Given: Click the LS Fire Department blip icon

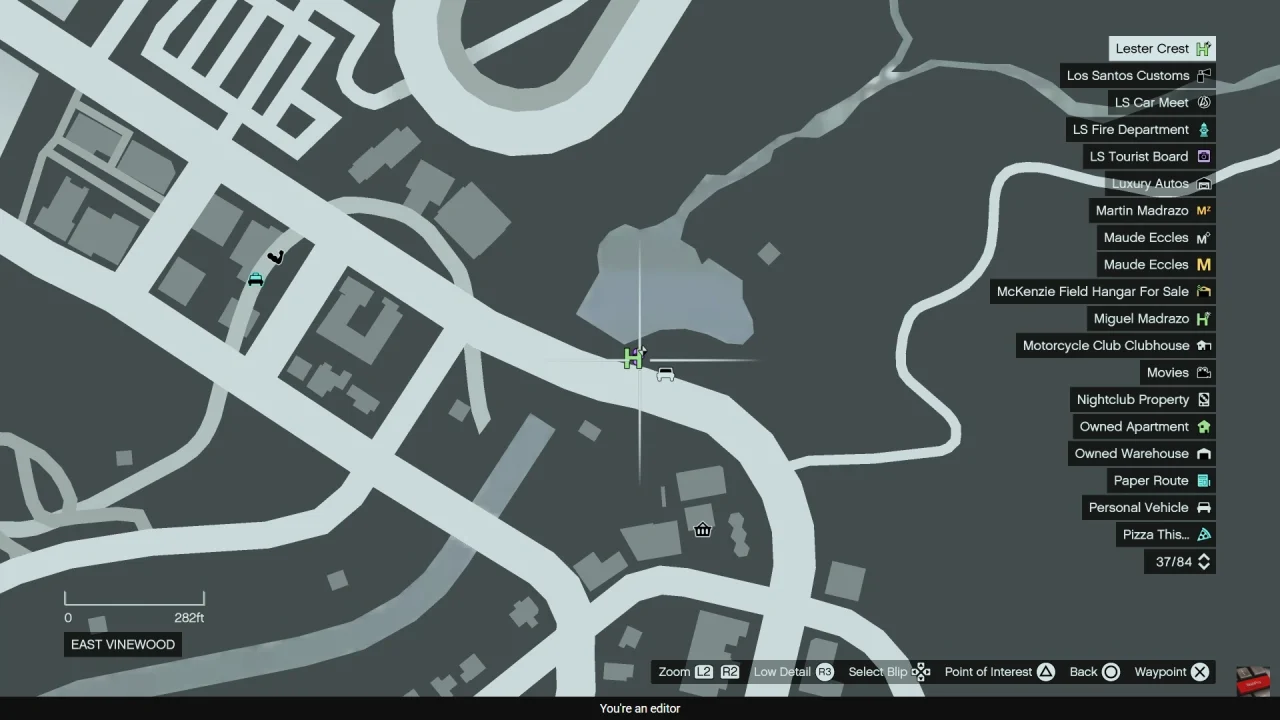Looking at the screenshot, I should coord(1203,129).
